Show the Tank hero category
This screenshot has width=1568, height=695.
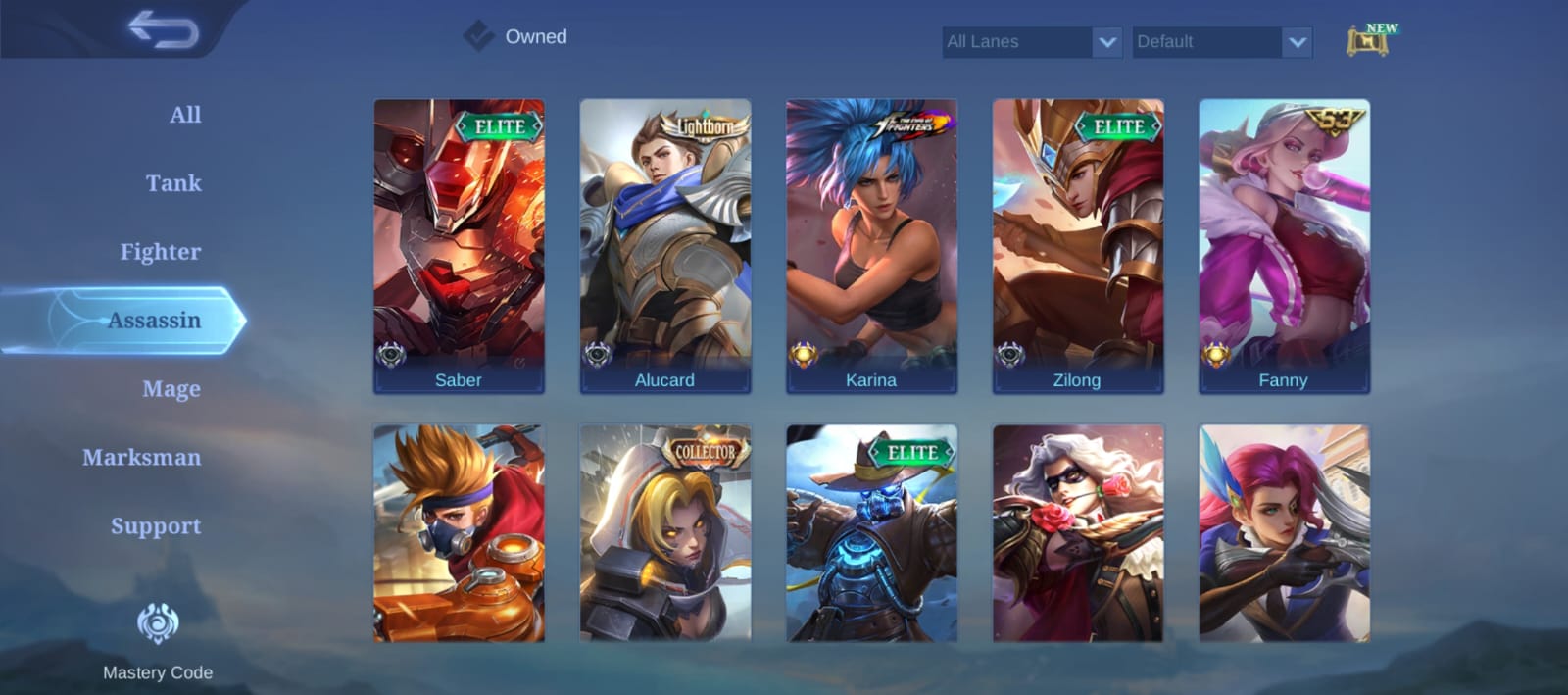pos(173,183)
